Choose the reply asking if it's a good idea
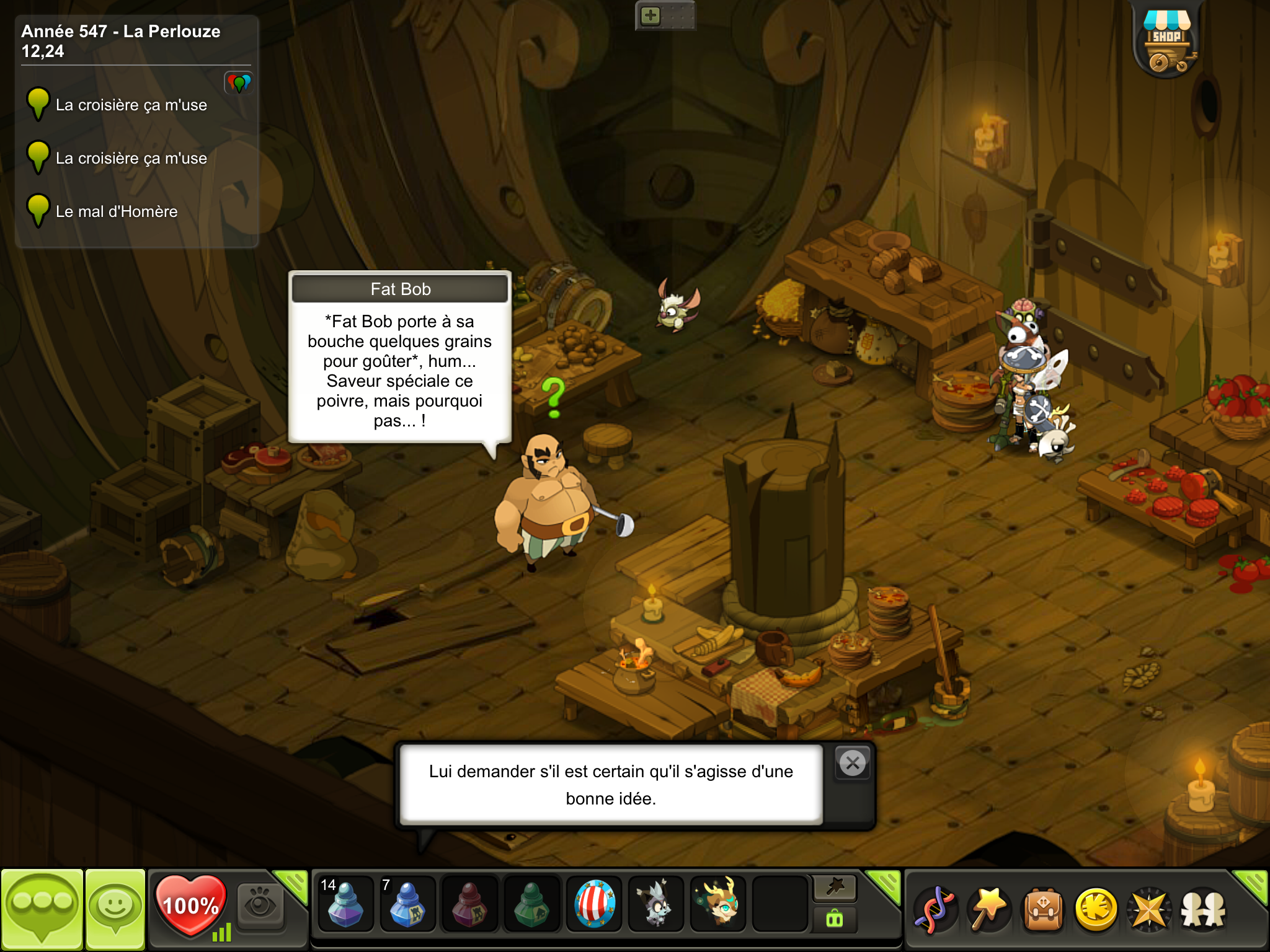1270x952 pixels. (611, 785)
